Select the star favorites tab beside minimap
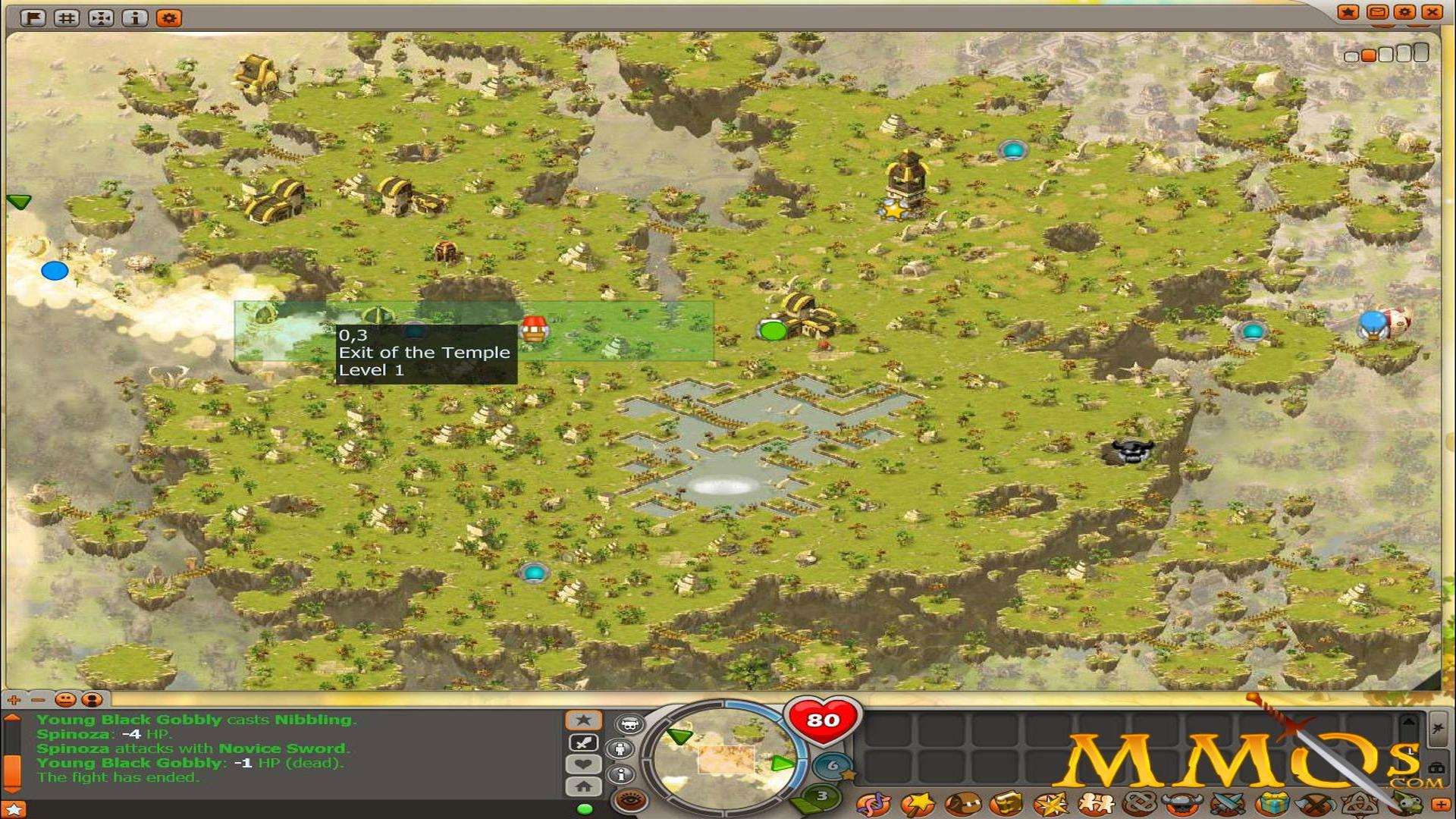1456x819 pixels. (582, 720)
